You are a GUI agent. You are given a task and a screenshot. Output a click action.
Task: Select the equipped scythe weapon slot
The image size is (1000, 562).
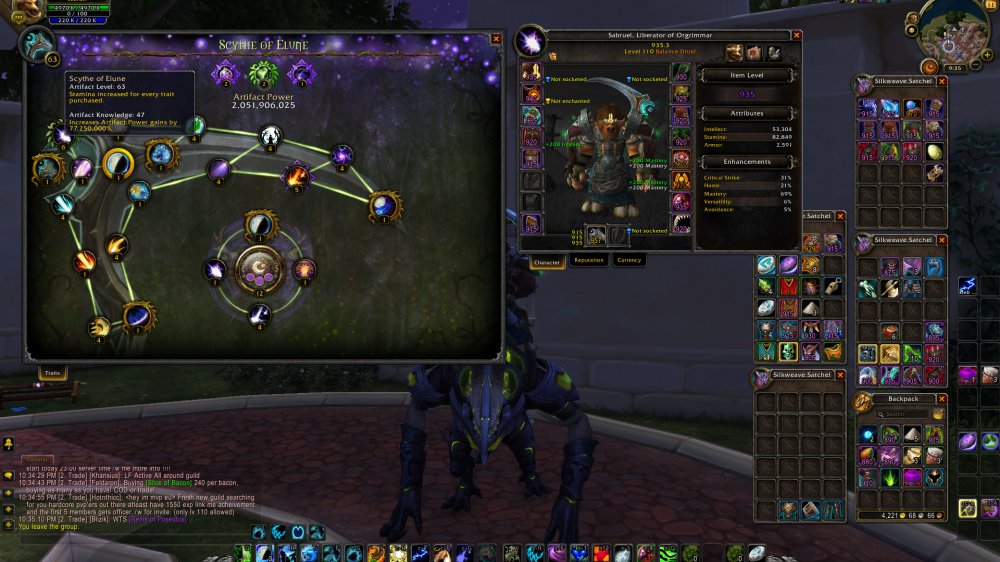point(596,235)
